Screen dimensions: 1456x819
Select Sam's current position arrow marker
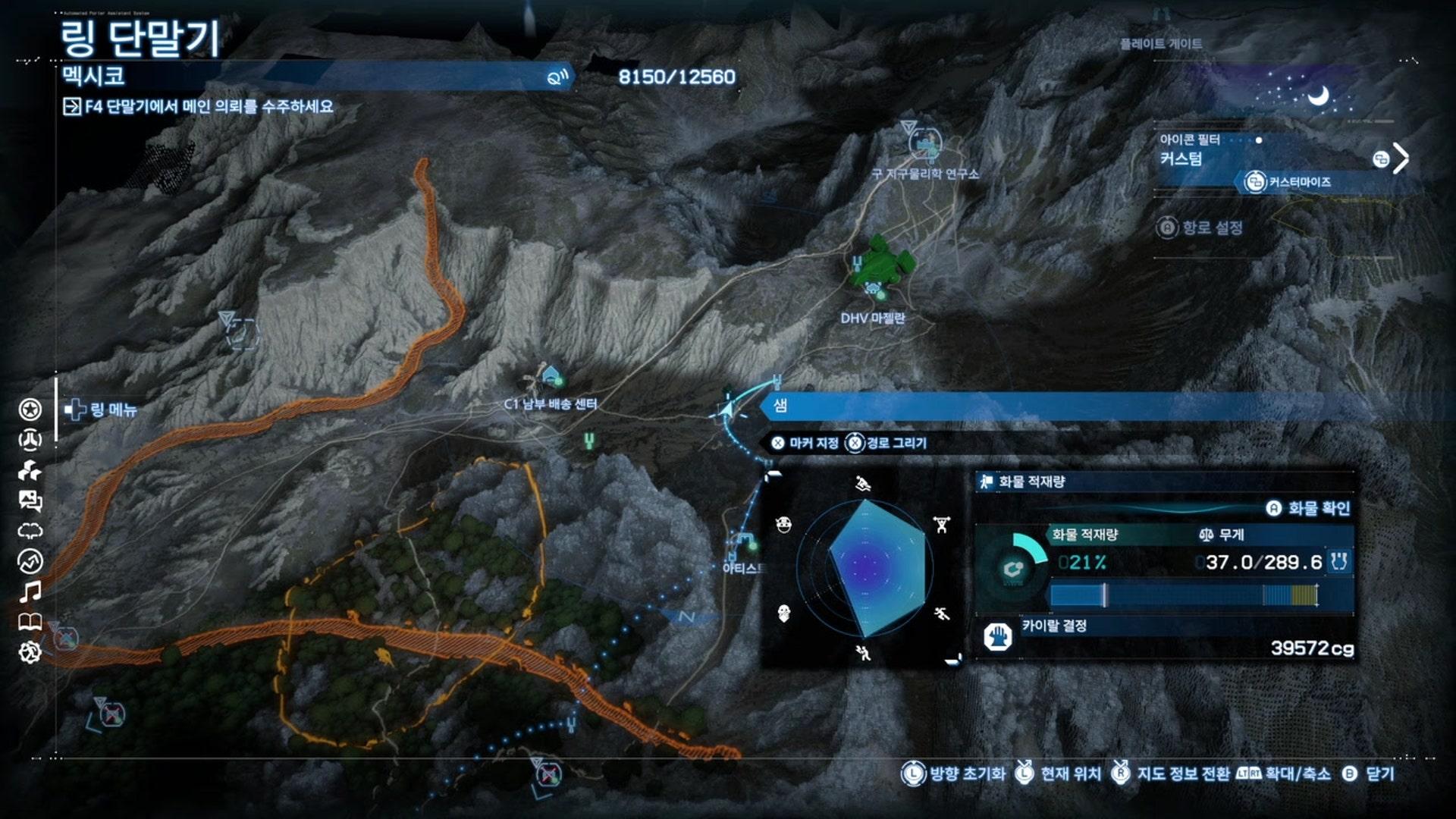tap(726, 409)
